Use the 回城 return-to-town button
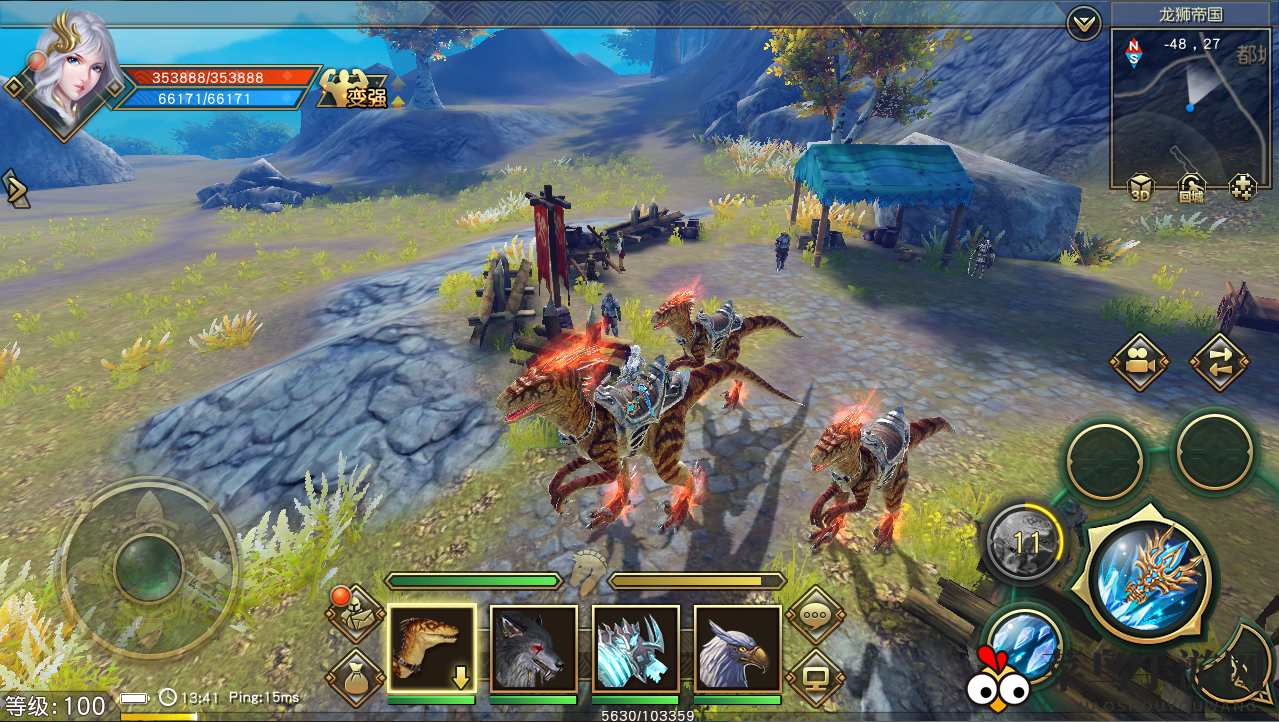This screenshot has width=1279, height=722. tap(1191, 187)
